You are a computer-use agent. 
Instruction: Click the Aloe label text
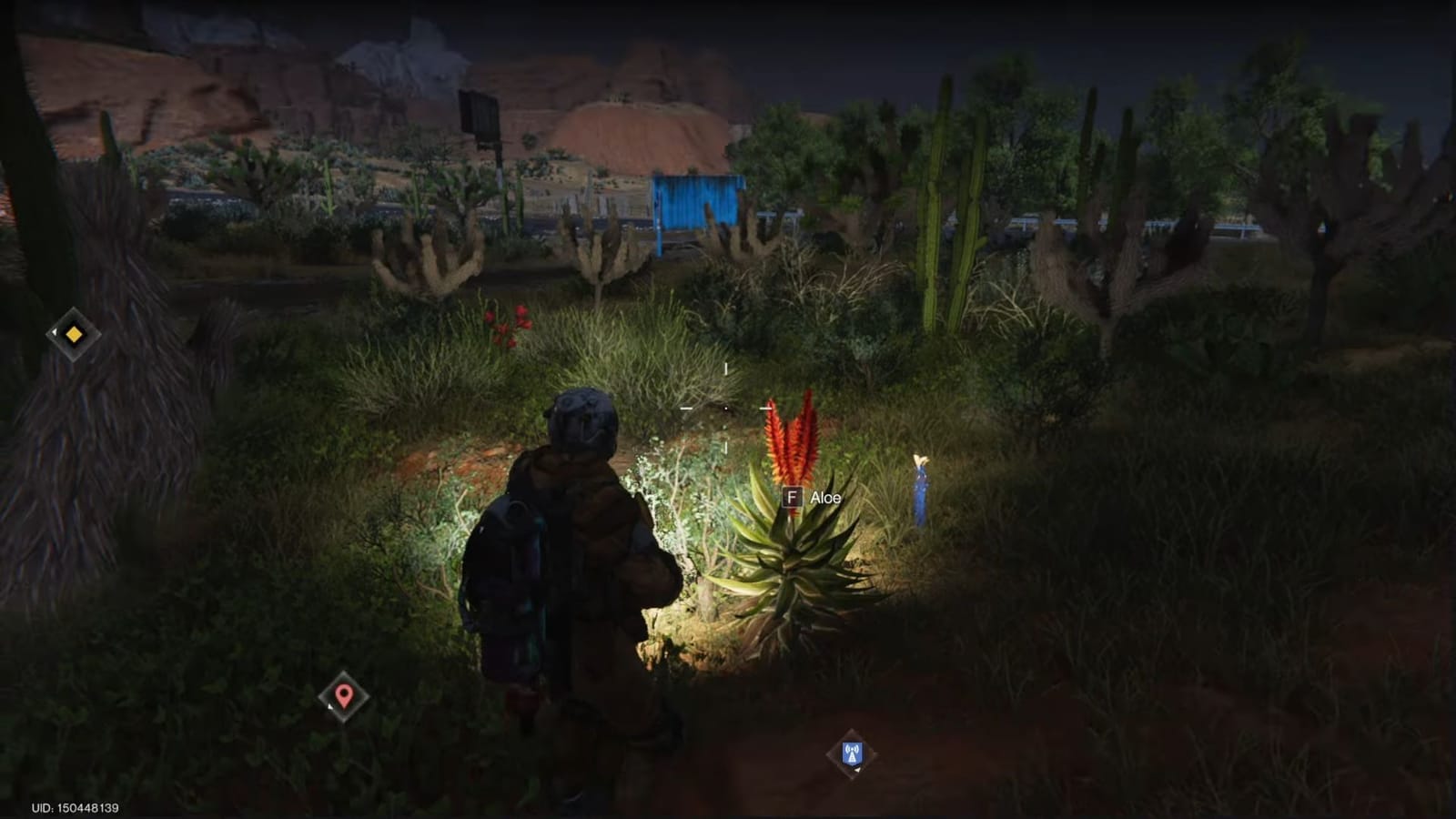coord(826,499)
